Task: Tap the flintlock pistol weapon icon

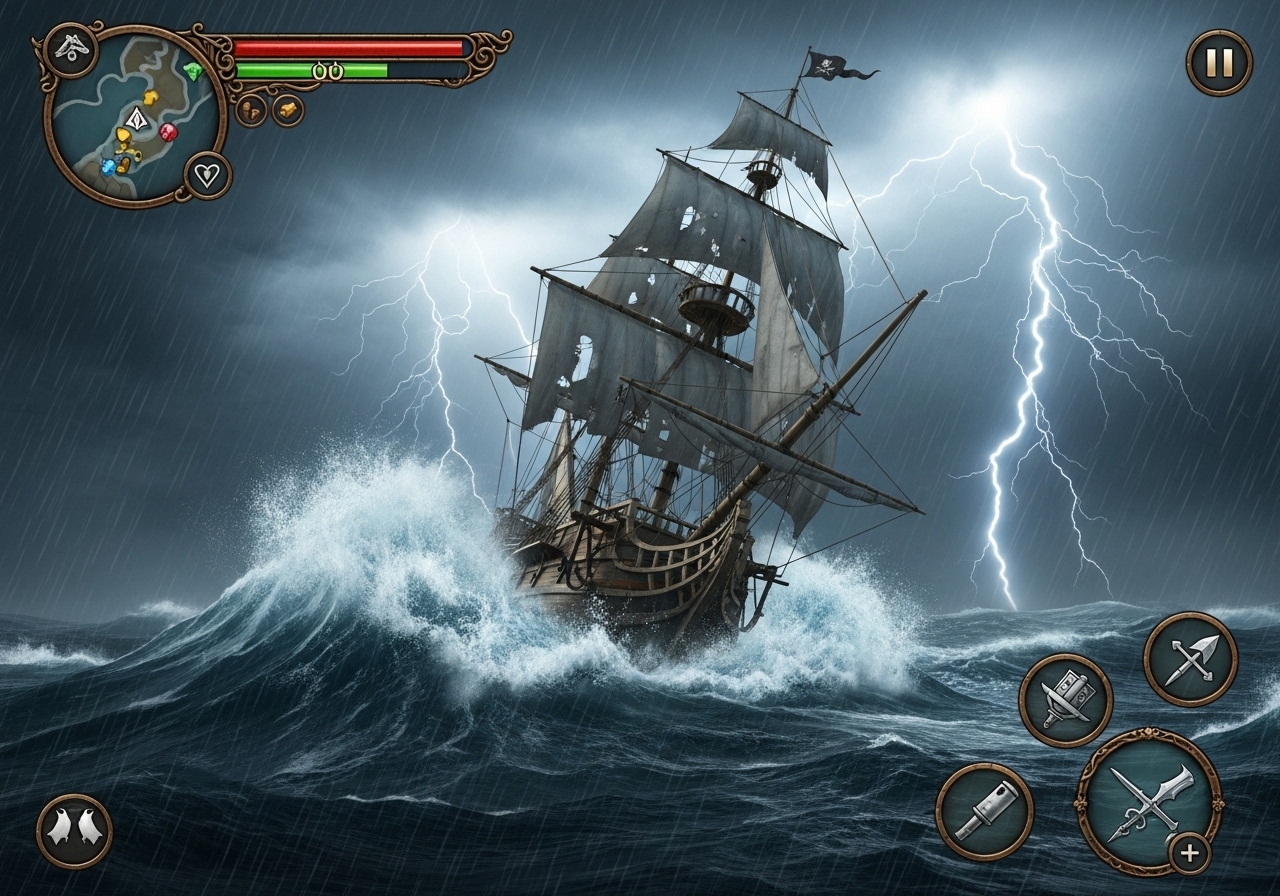Action: [x=988, y=808]
